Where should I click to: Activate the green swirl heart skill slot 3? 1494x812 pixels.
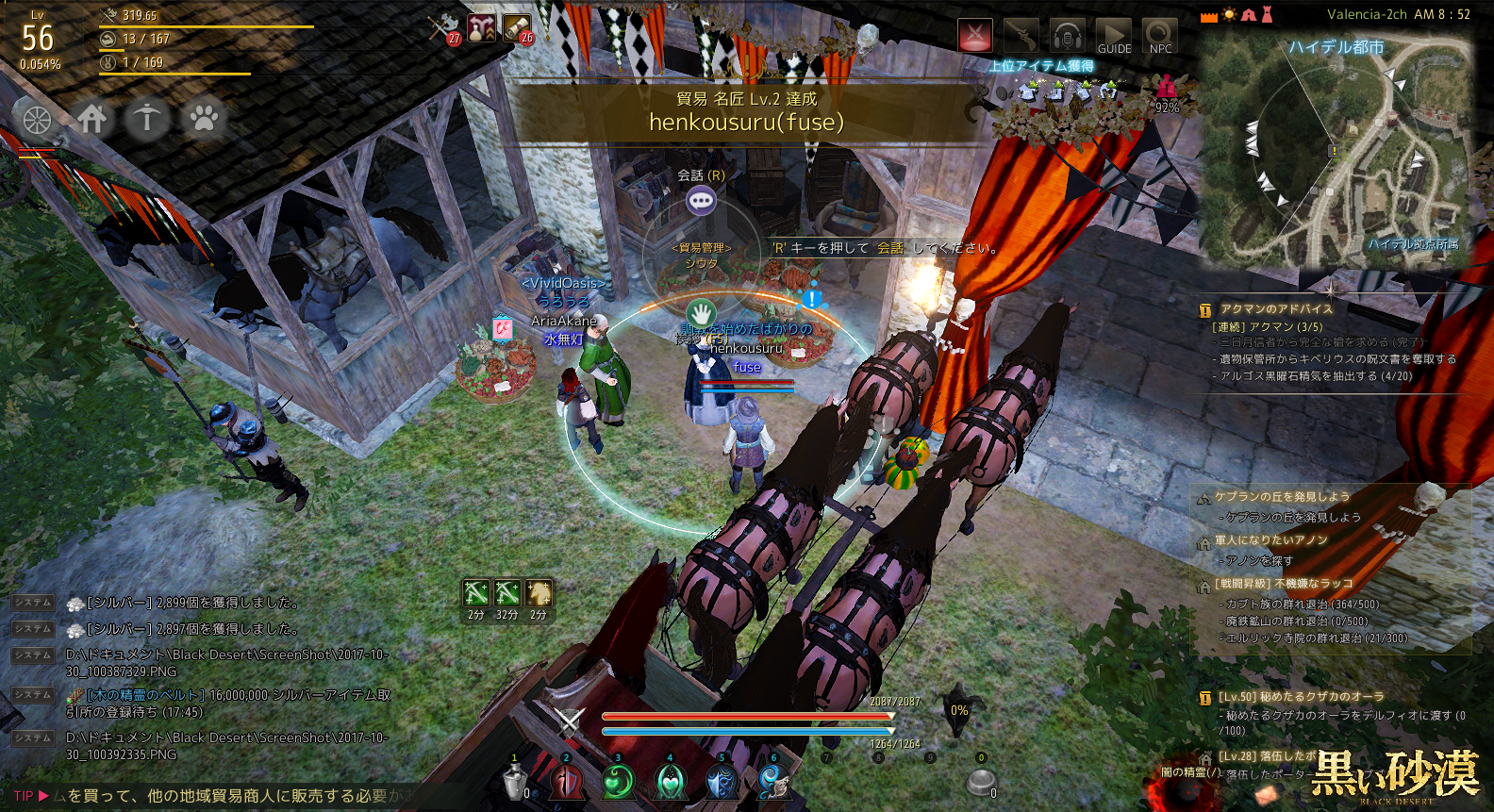(x=619, y=782)
